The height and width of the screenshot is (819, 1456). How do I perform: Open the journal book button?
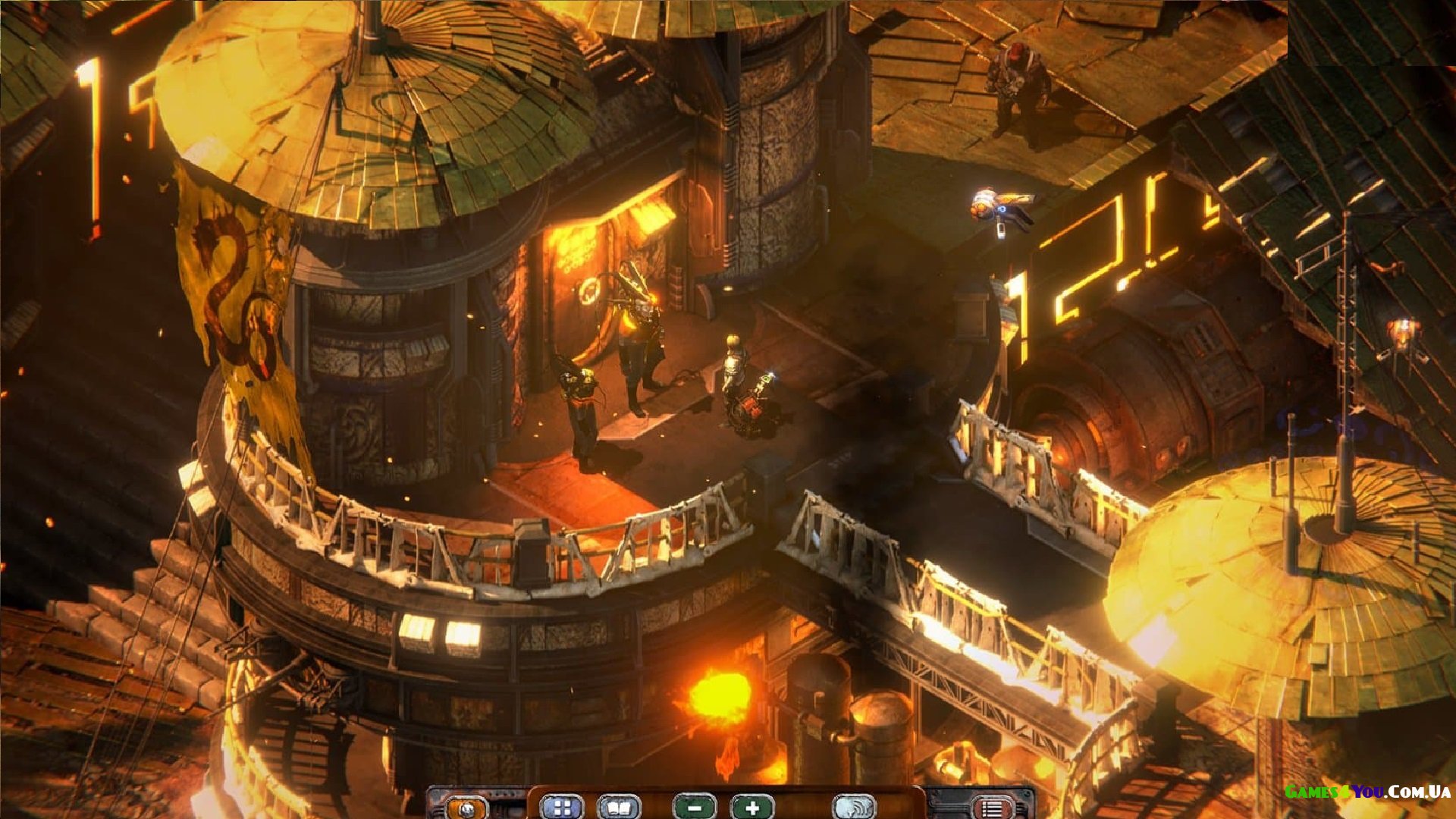[619, 808]
